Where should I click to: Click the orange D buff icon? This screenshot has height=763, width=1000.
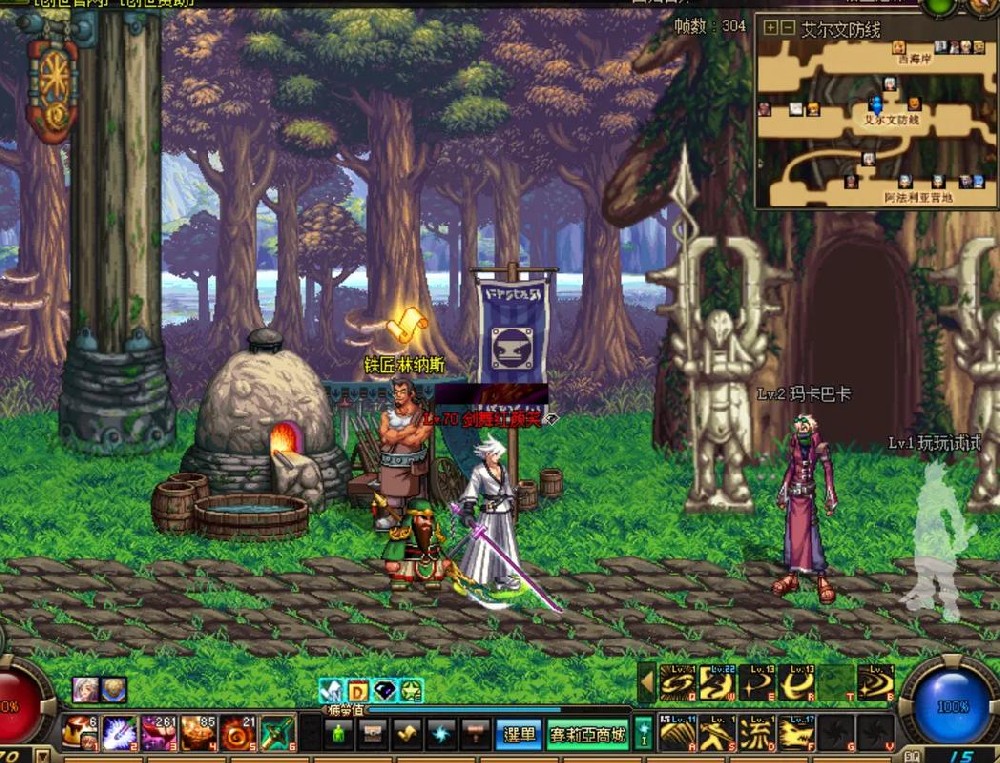(x=358, y=691)
